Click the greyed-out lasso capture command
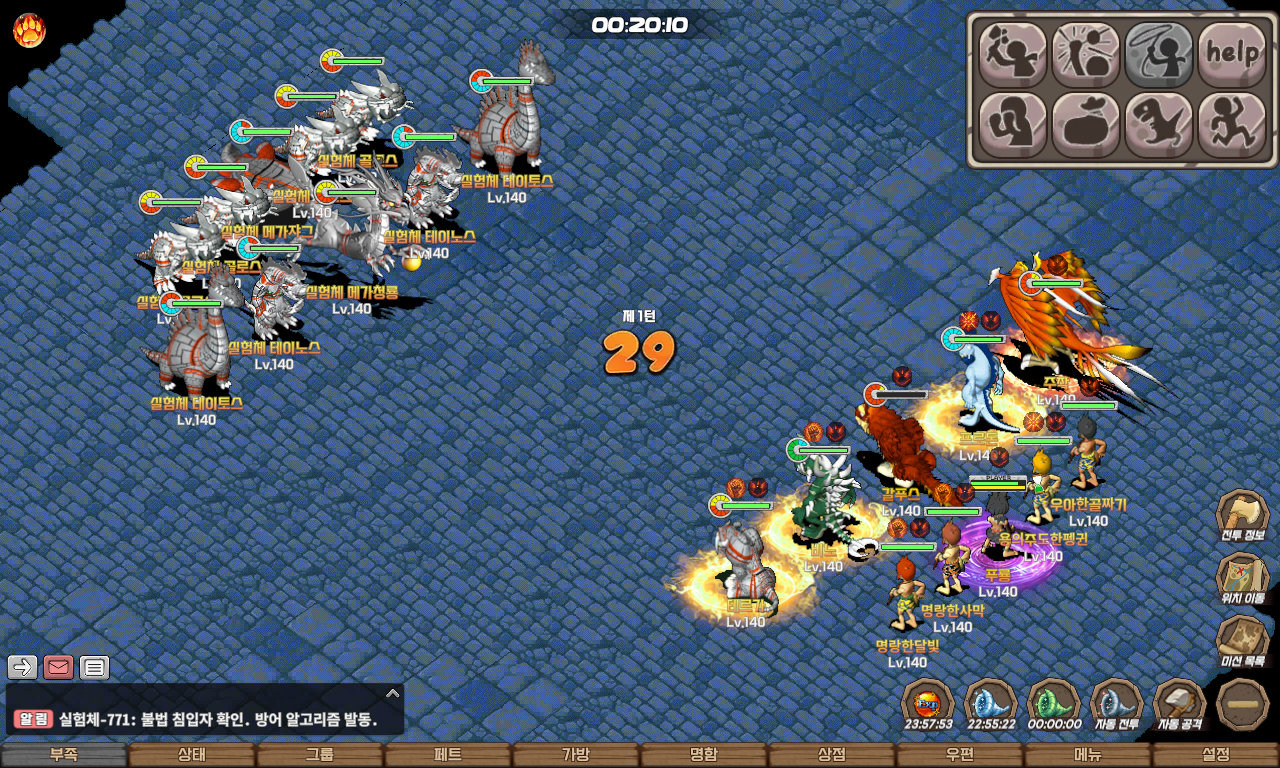The image size is (1280, 768). pyautogui.click(x=1159, y=54)
